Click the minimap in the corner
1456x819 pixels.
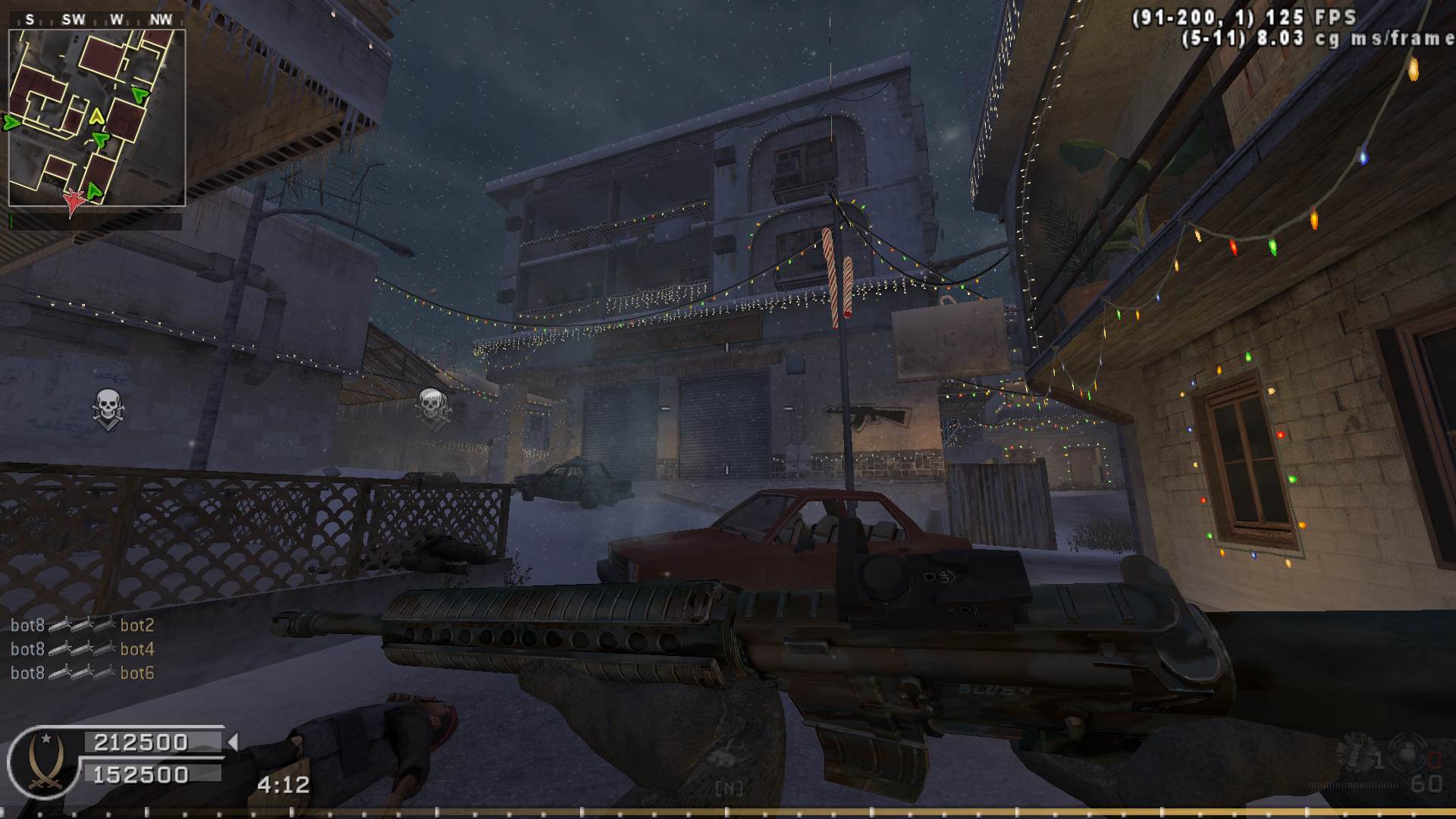point(97,118)
